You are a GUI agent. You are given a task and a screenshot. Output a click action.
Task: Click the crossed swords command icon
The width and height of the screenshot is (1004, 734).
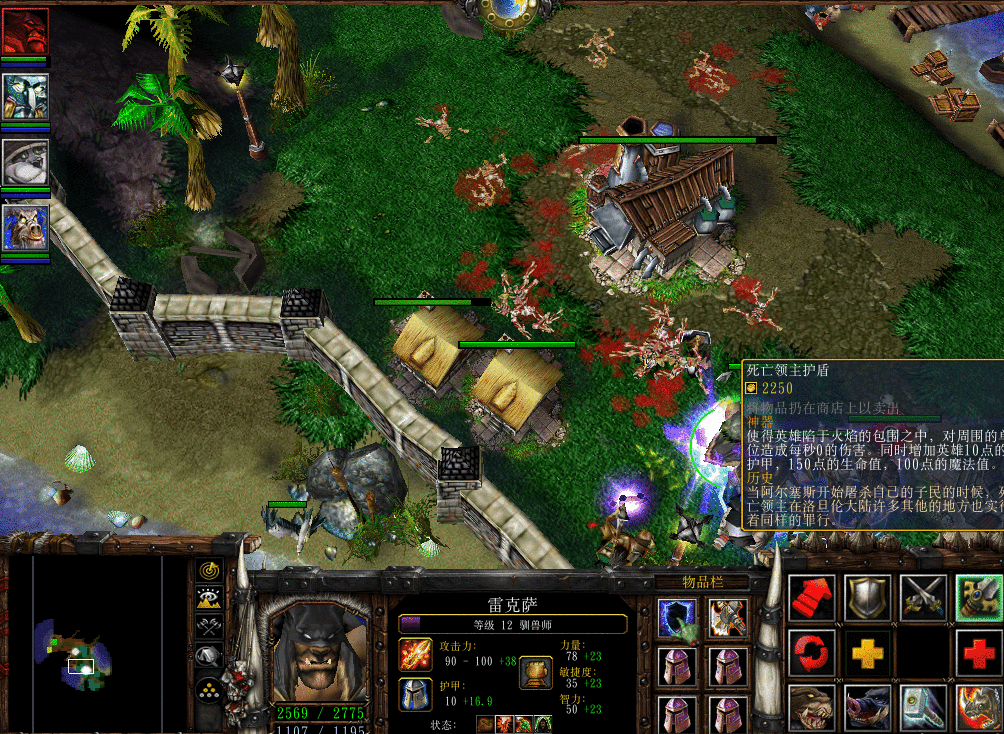tap(922, 598)
